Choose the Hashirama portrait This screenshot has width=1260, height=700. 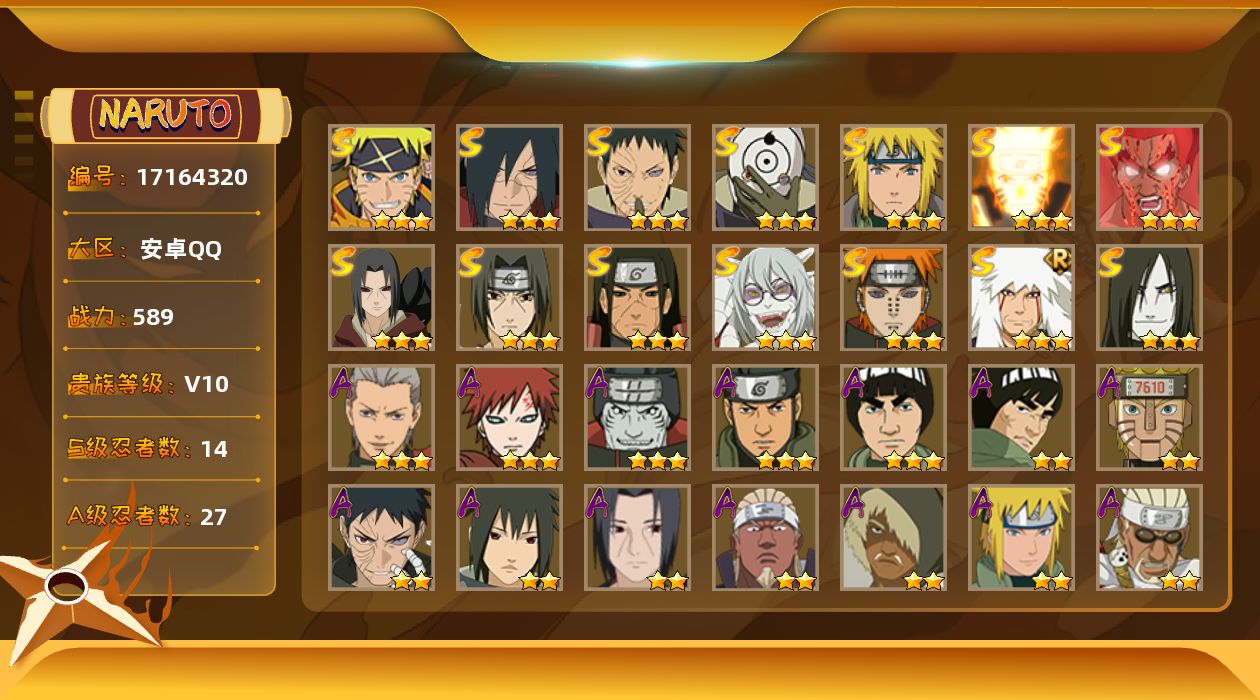click(638, 298)
